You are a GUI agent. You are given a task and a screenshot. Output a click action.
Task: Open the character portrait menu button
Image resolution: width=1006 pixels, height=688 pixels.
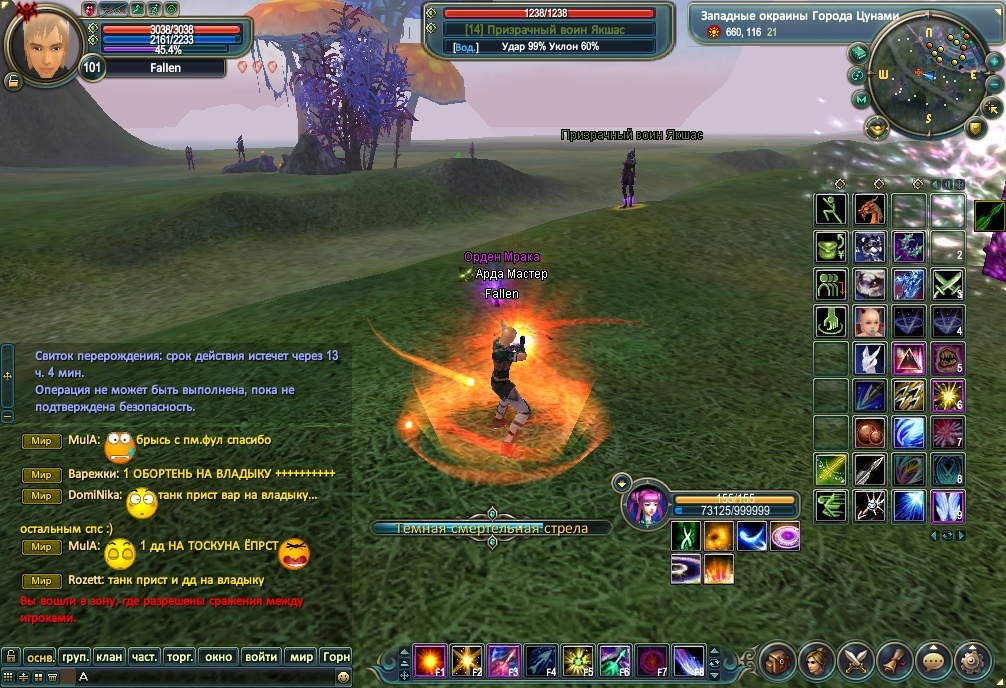click(x=816, y=659)
